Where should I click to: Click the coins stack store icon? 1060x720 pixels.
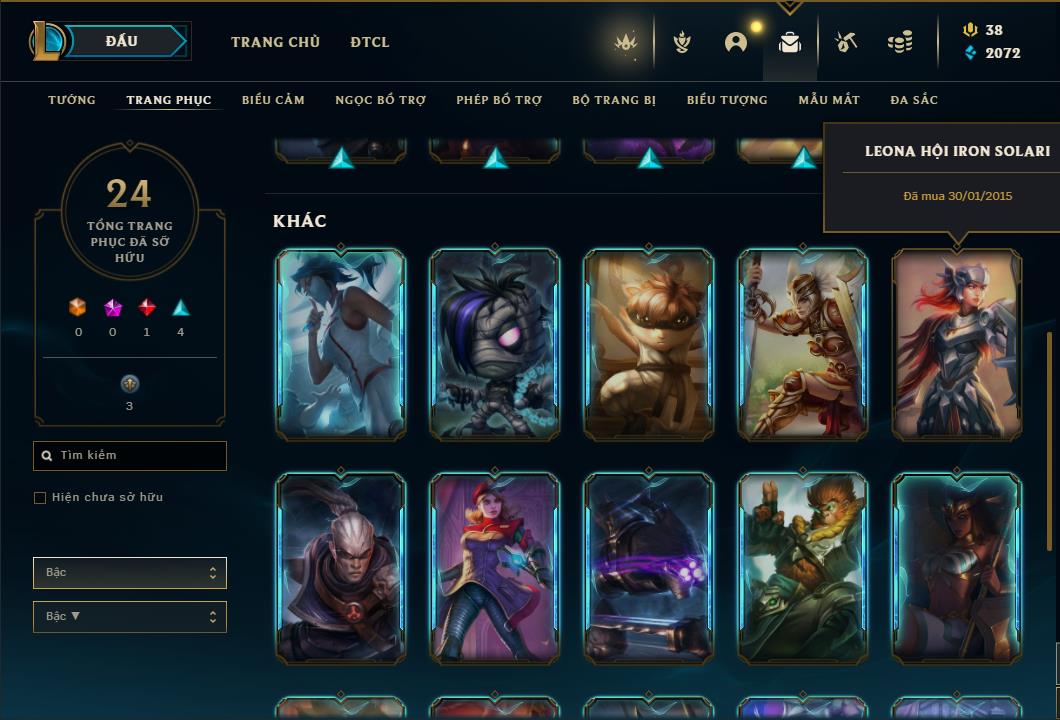900,42
